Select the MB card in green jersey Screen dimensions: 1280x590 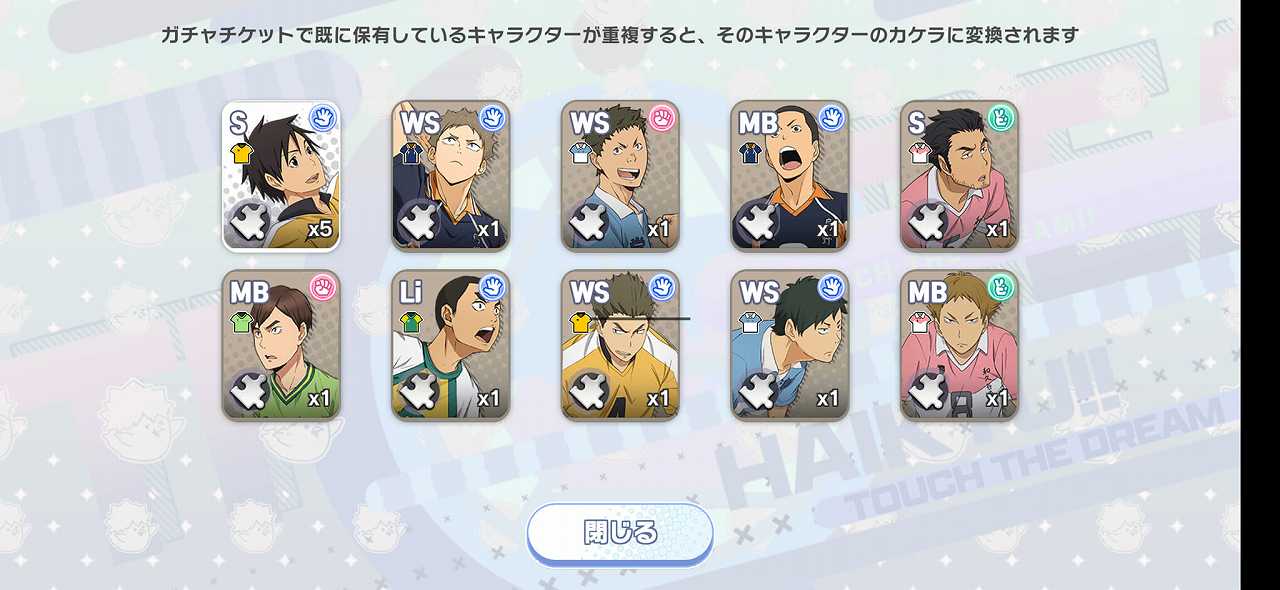point(281,345)
